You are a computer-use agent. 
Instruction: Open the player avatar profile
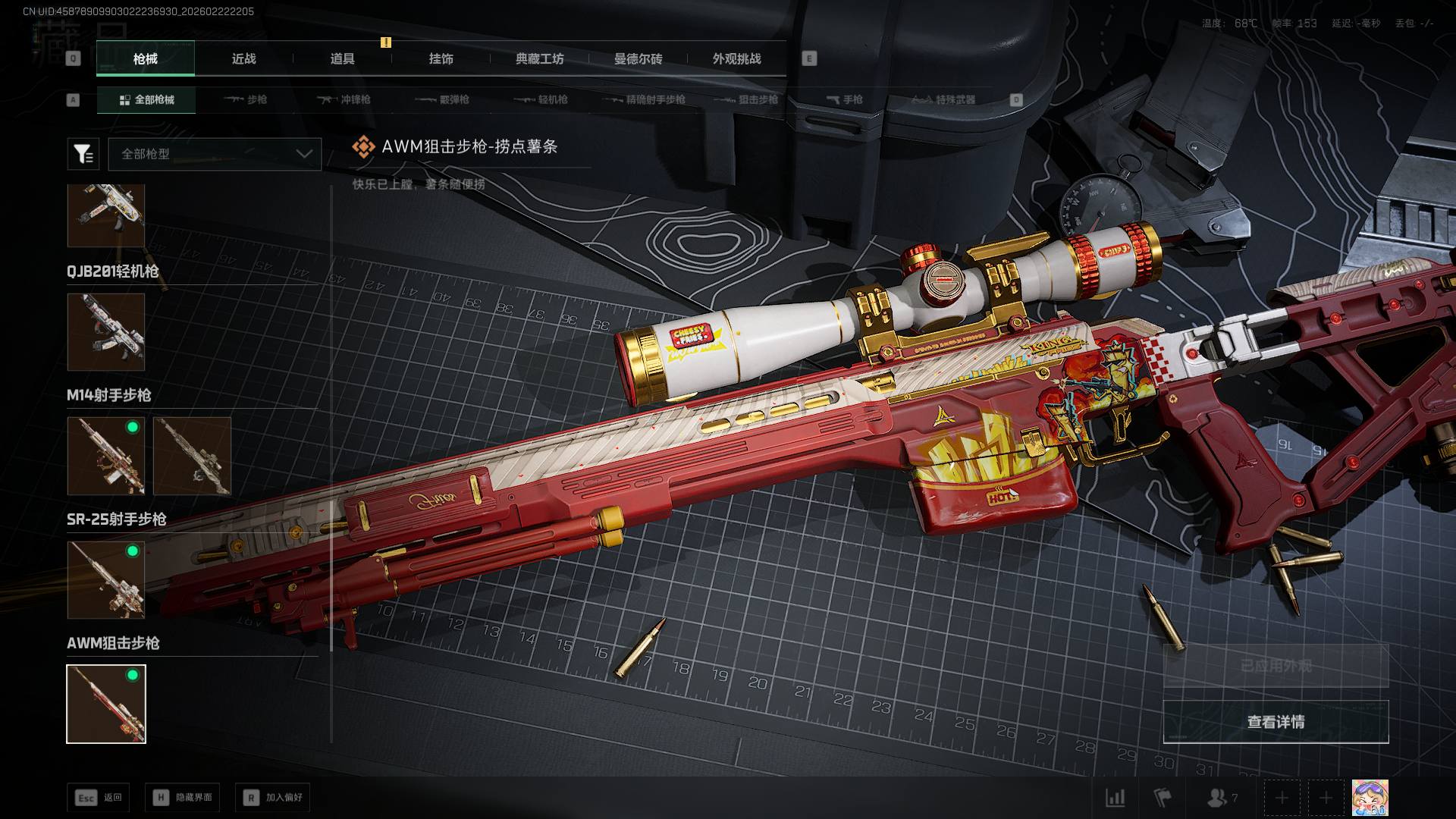(x=1370, y=798)
